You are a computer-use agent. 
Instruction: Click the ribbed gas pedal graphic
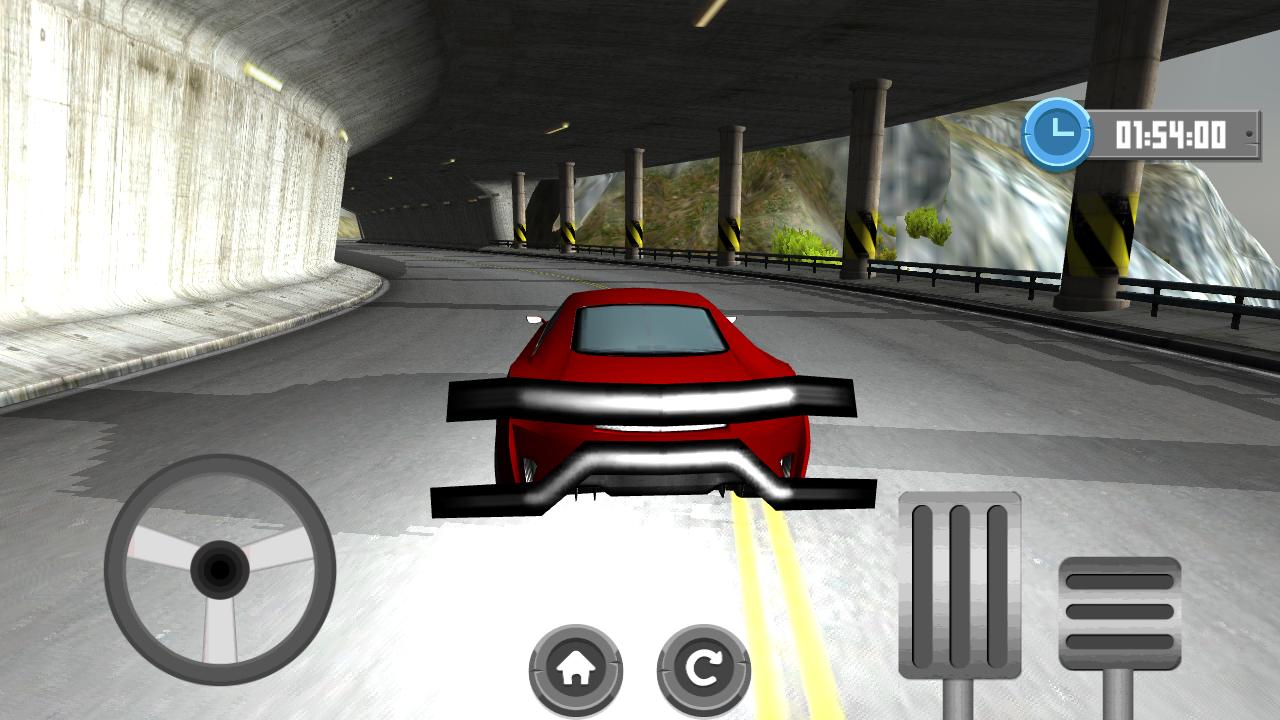click(962, 580)
